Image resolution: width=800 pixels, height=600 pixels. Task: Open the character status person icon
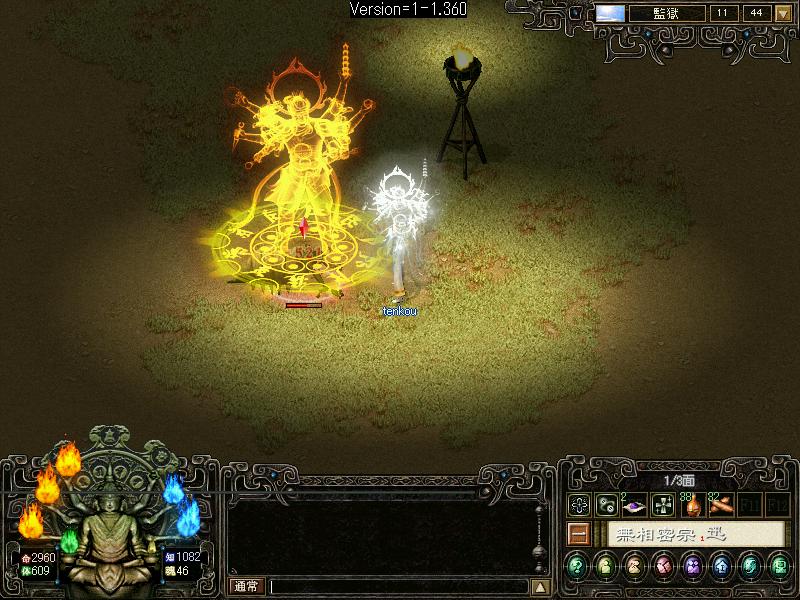tap(606, 566)
